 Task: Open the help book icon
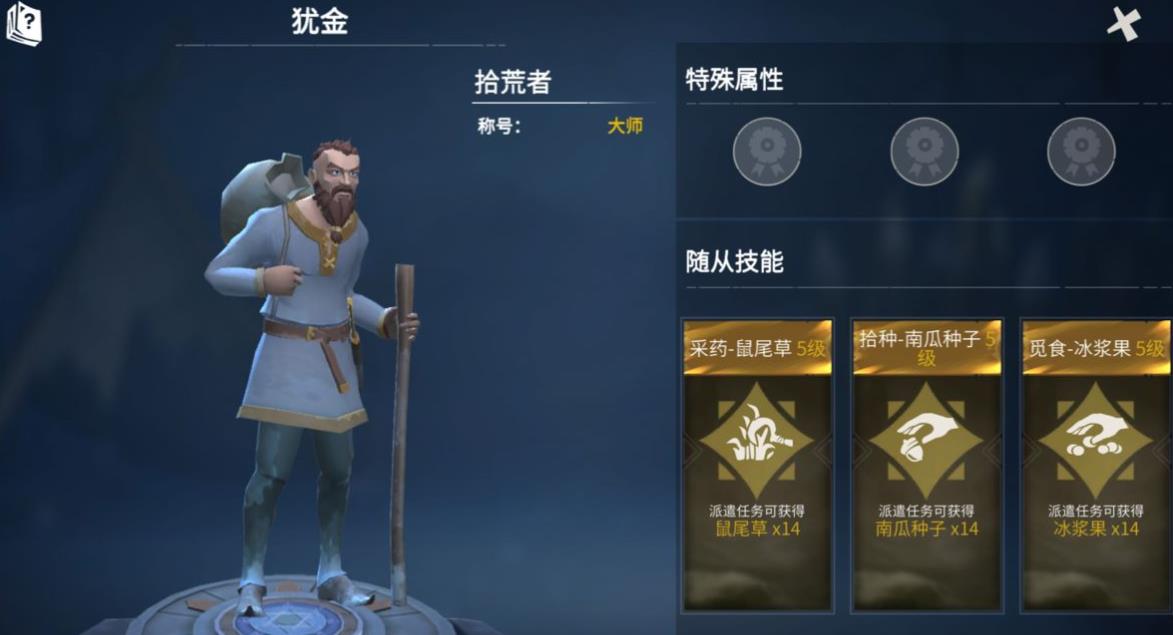tap(23, 22)
